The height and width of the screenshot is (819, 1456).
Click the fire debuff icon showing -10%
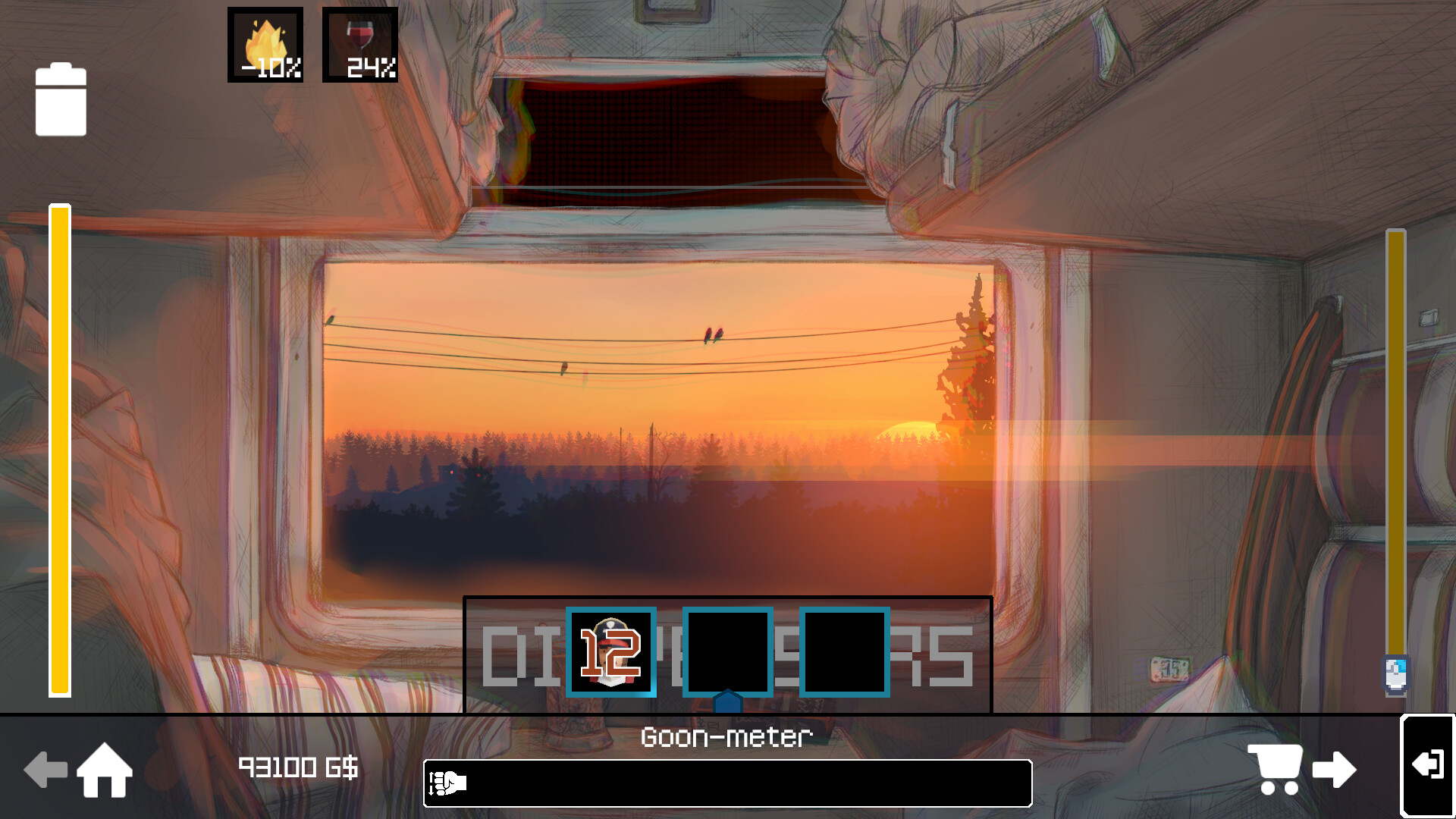(x=264, y=44)
